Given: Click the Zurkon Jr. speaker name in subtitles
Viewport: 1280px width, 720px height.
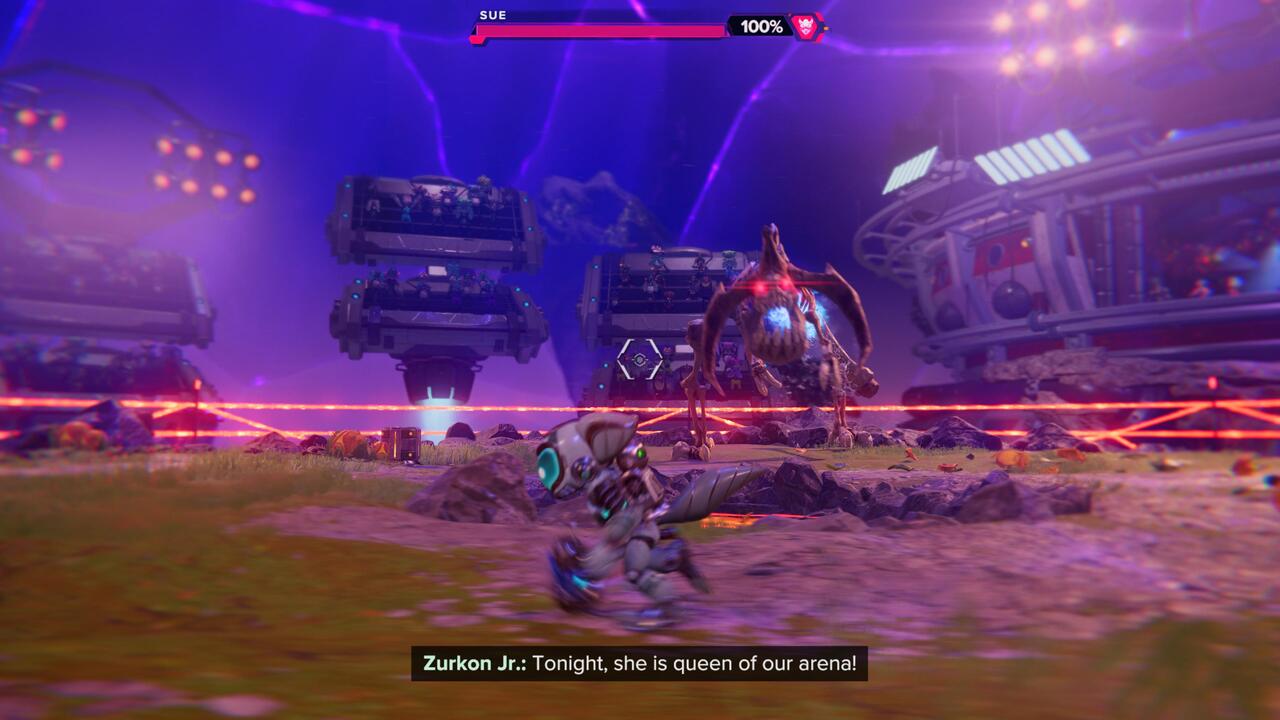Looking at the screenshot, I should tap(475, 662).
